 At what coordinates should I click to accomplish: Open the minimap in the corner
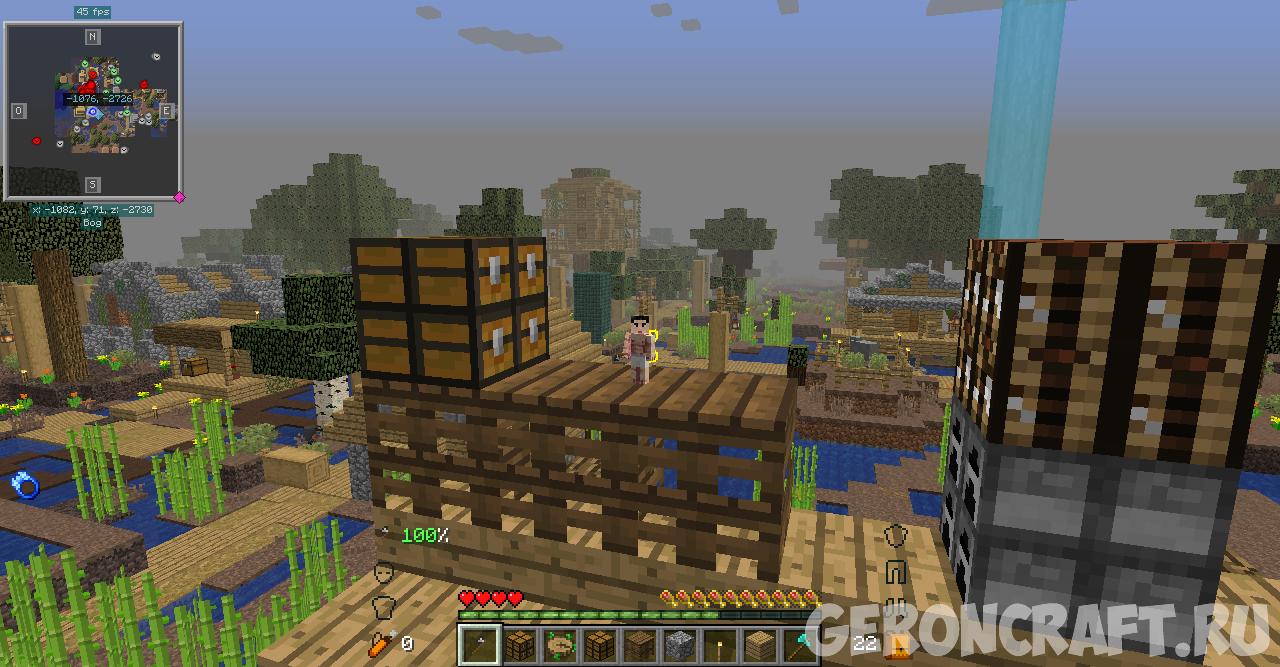(x=93, y=110)
